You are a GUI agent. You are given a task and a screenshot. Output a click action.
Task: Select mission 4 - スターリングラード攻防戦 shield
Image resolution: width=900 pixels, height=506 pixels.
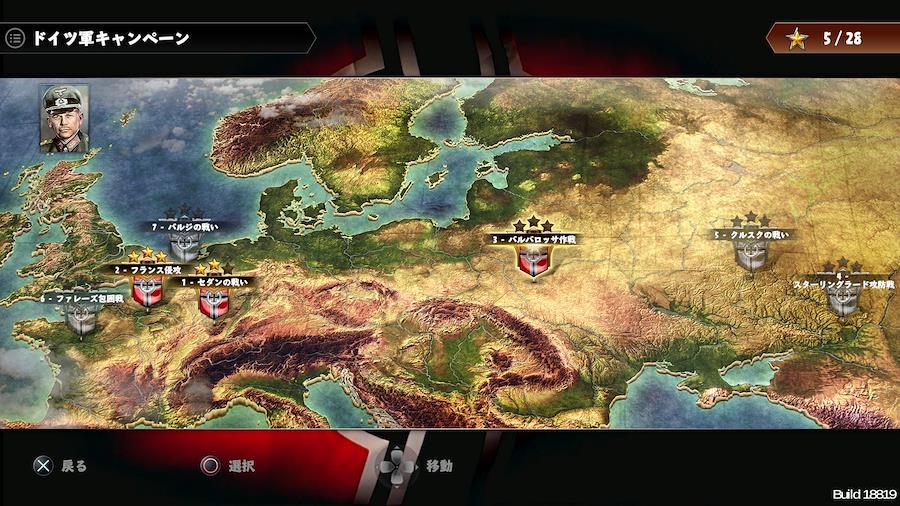[843, 300]
